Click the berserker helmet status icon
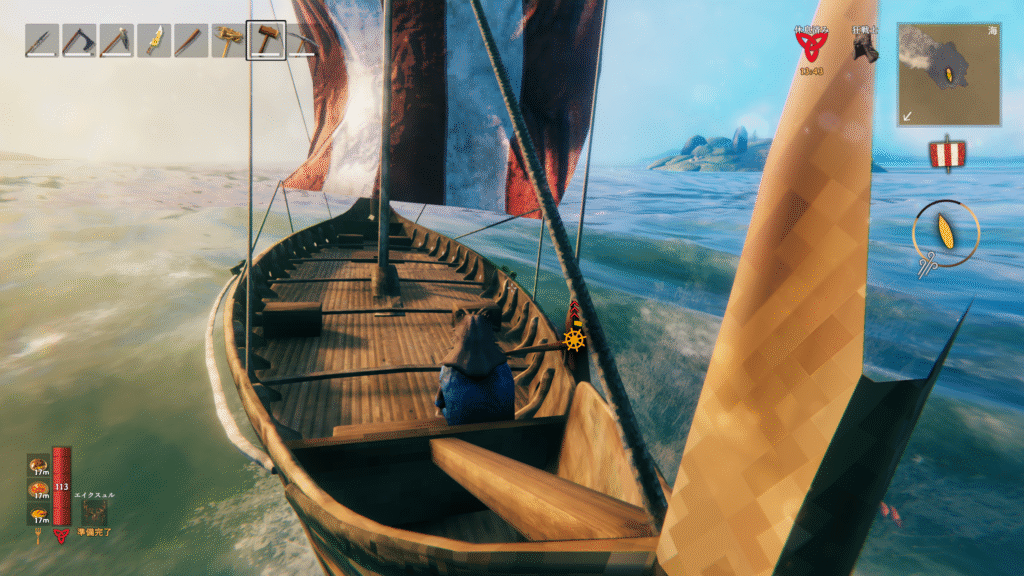This screenshot has height=576, width=1024. 865,46
